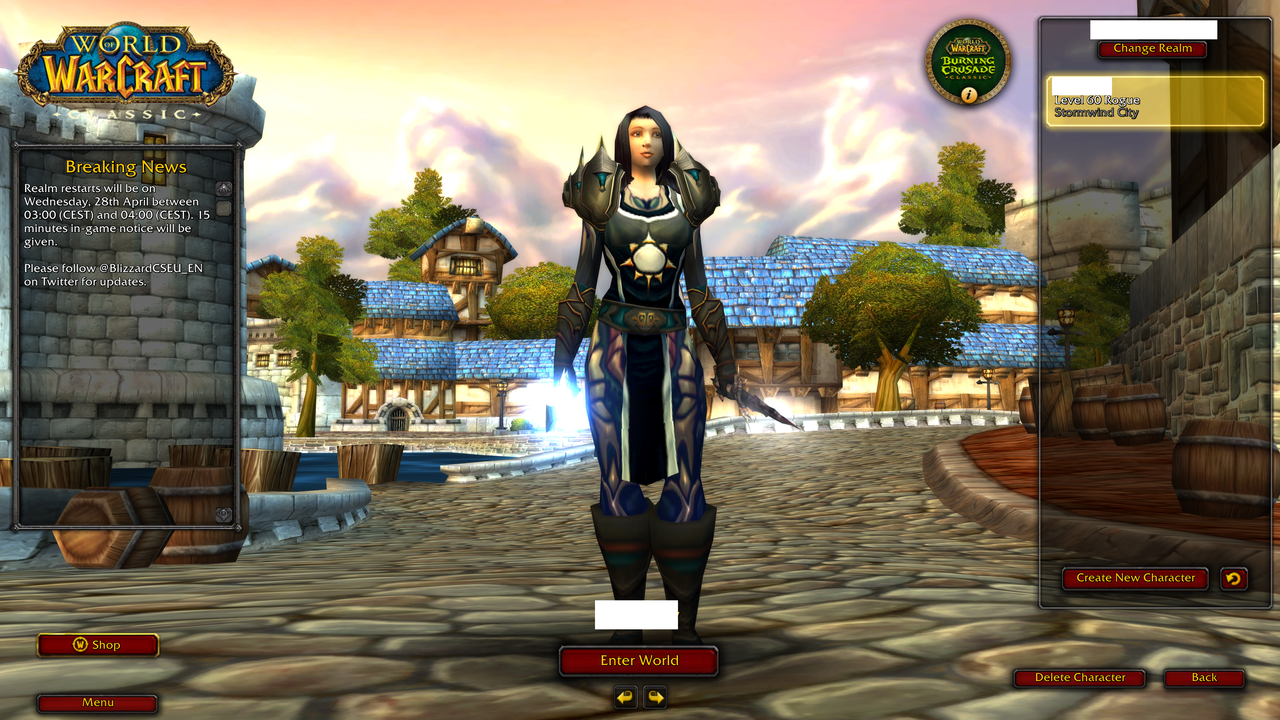Open the in-game Shop
Screen dimensions: 1280x720
point(98,645)
